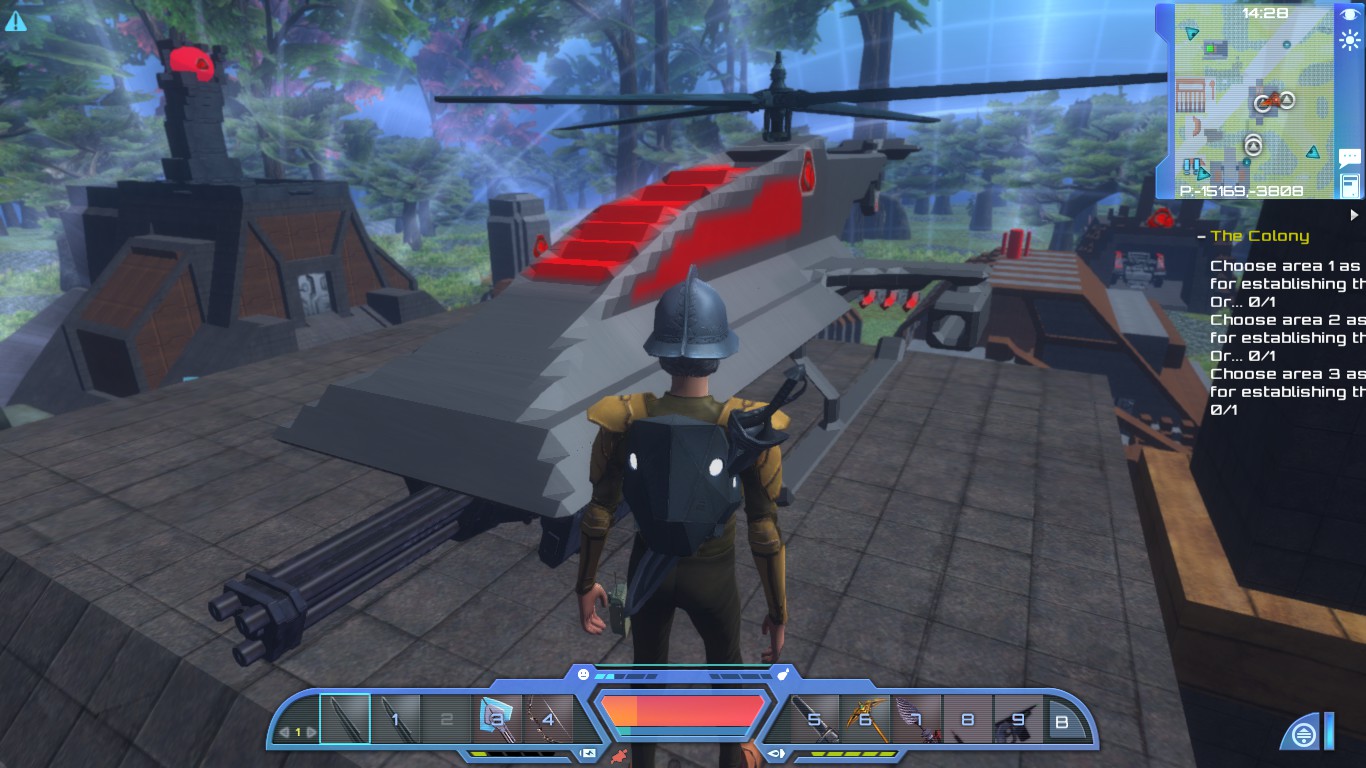The height and width of the screenshot is (768, 1366).
Task: Click the eye icon above the minimap
Action: coord(1350,13)
